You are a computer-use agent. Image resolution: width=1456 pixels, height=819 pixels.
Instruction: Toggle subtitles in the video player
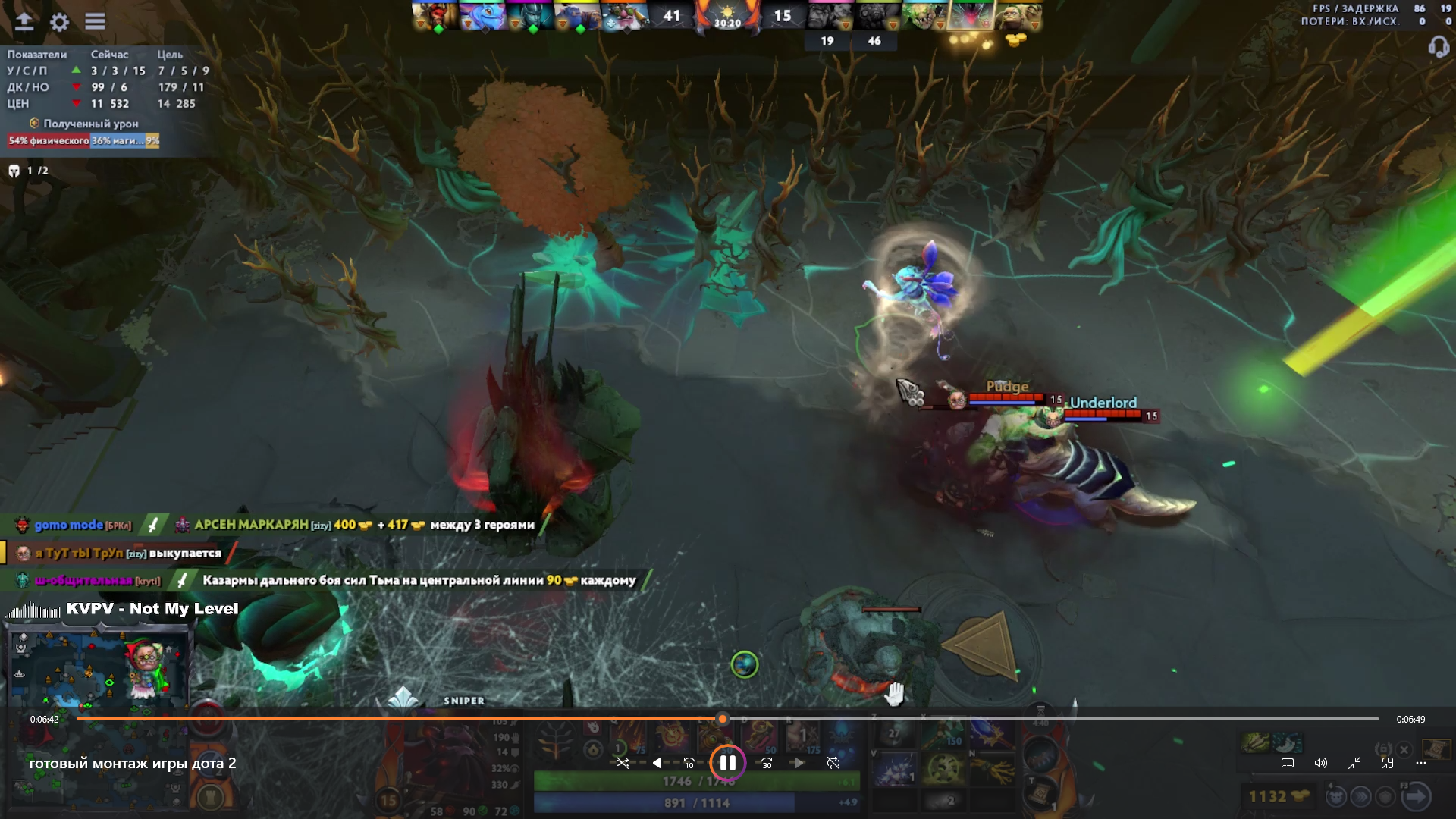[1288, 763]
